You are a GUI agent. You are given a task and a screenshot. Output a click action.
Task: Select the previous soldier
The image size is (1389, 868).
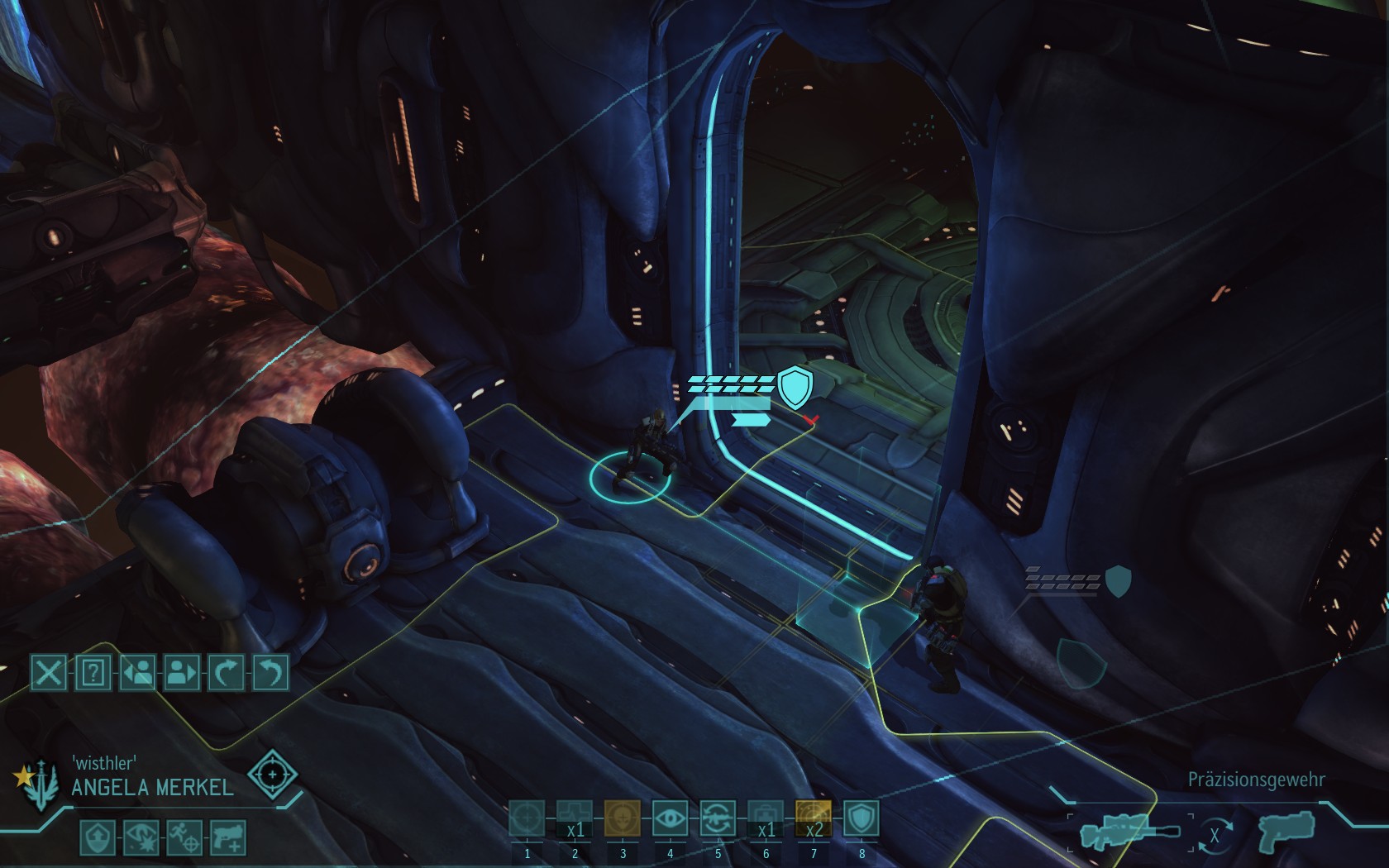pyautogui.click(x=137, y=673)
